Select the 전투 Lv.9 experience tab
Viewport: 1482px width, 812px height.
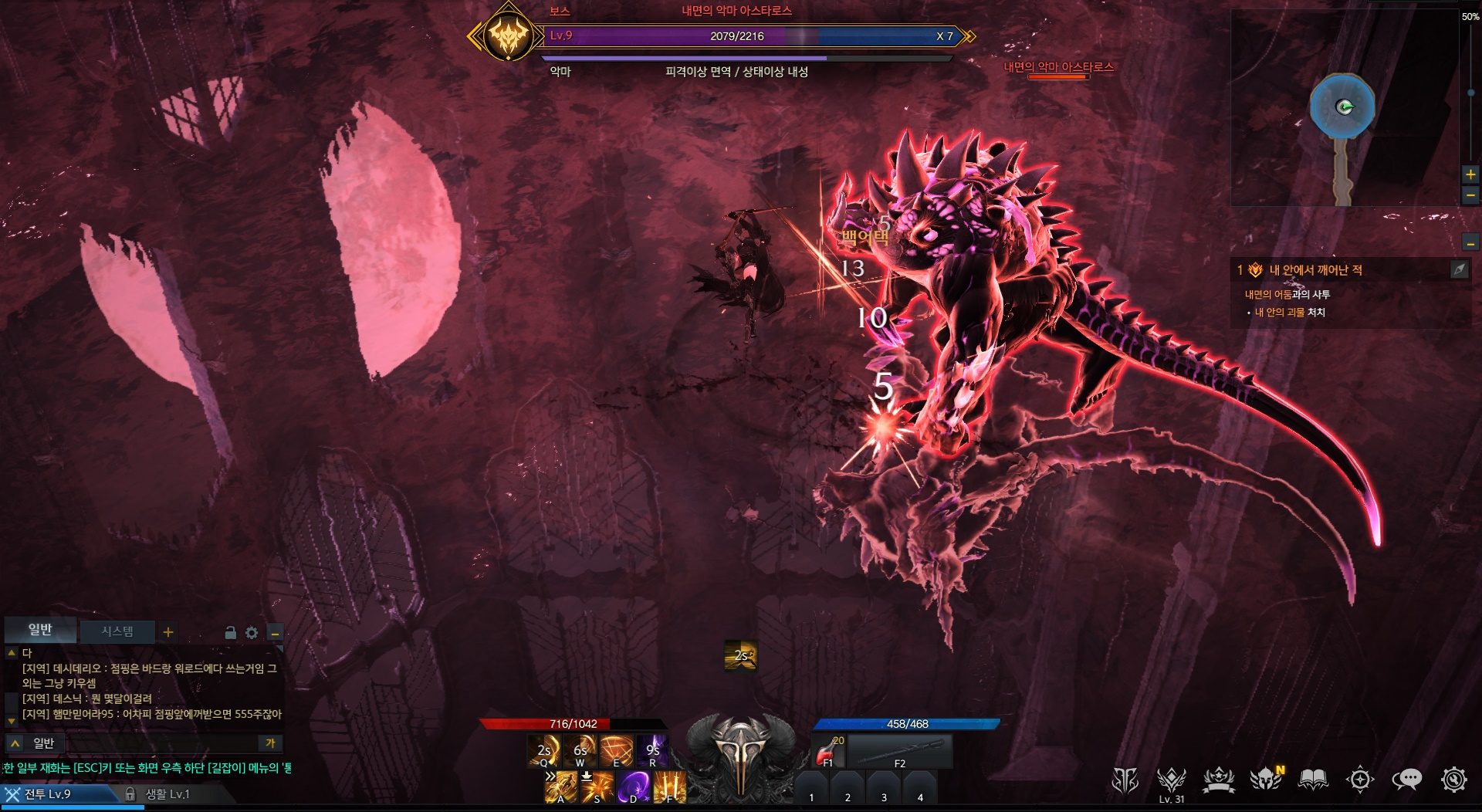pyautogui.click(x=48, y=794)
